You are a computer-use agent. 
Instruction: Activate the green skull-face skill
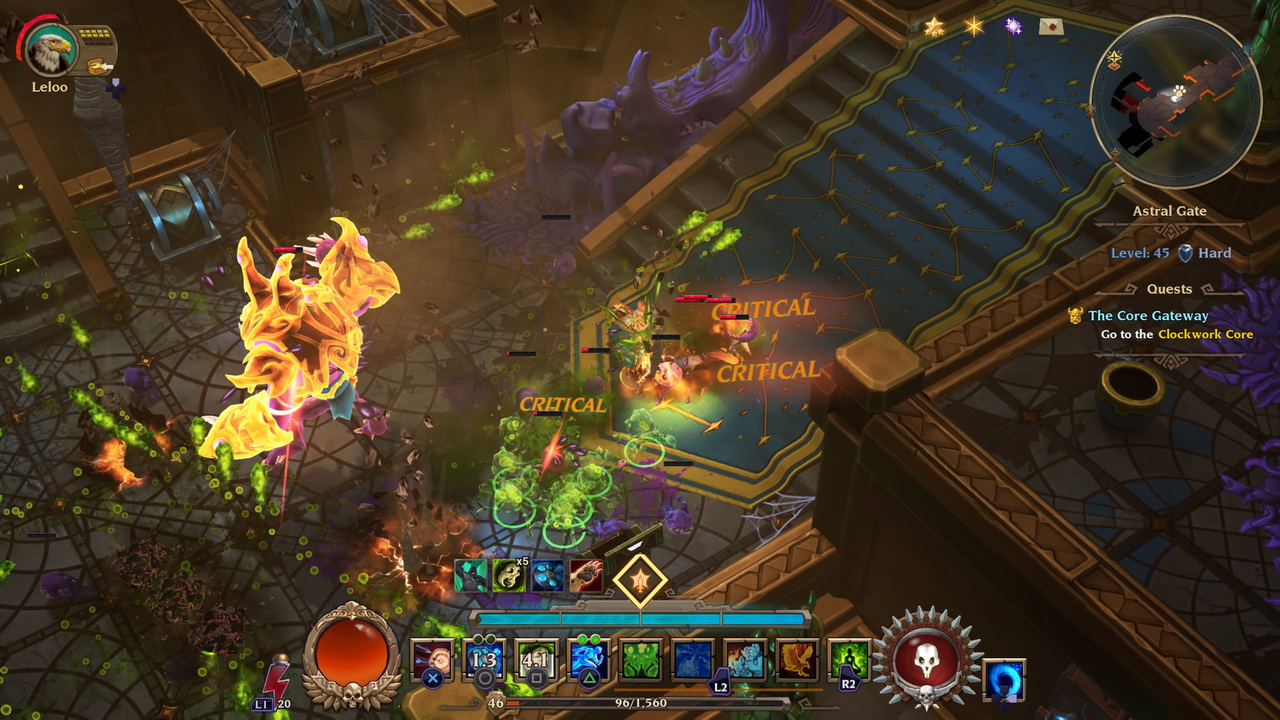tap(641, 660)
